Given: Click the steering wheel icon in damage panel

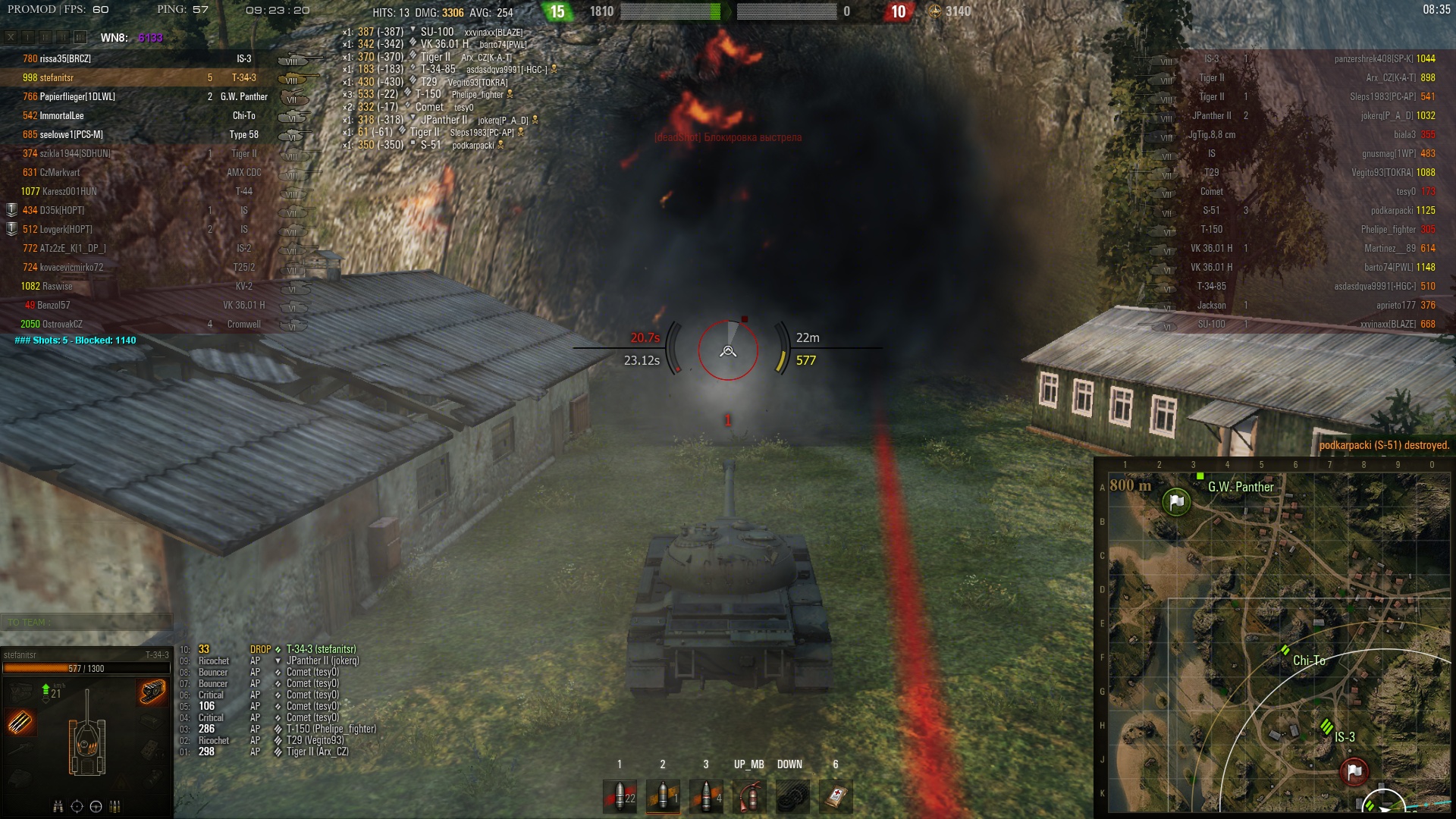Looking at the screenshot, I should (96, 806).
